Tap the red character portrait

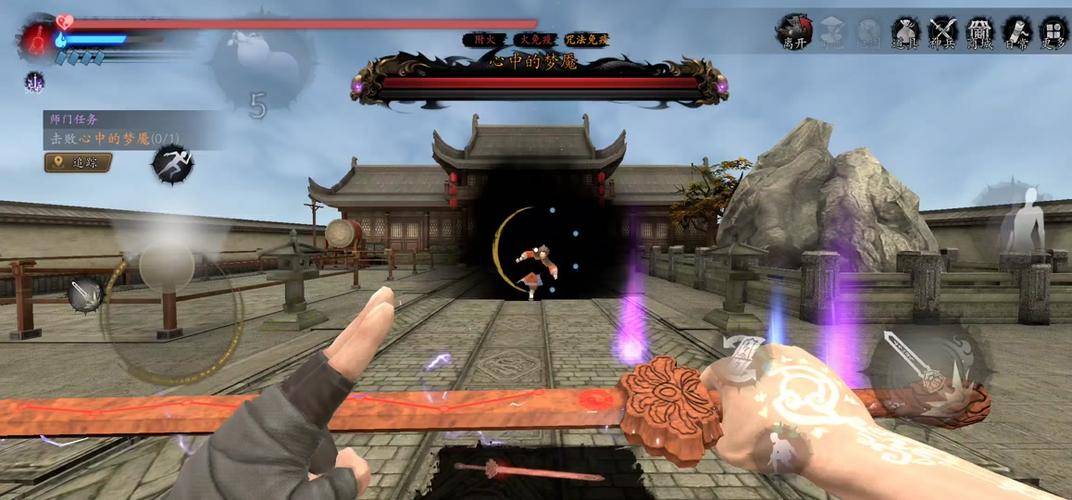click(36, 38)
